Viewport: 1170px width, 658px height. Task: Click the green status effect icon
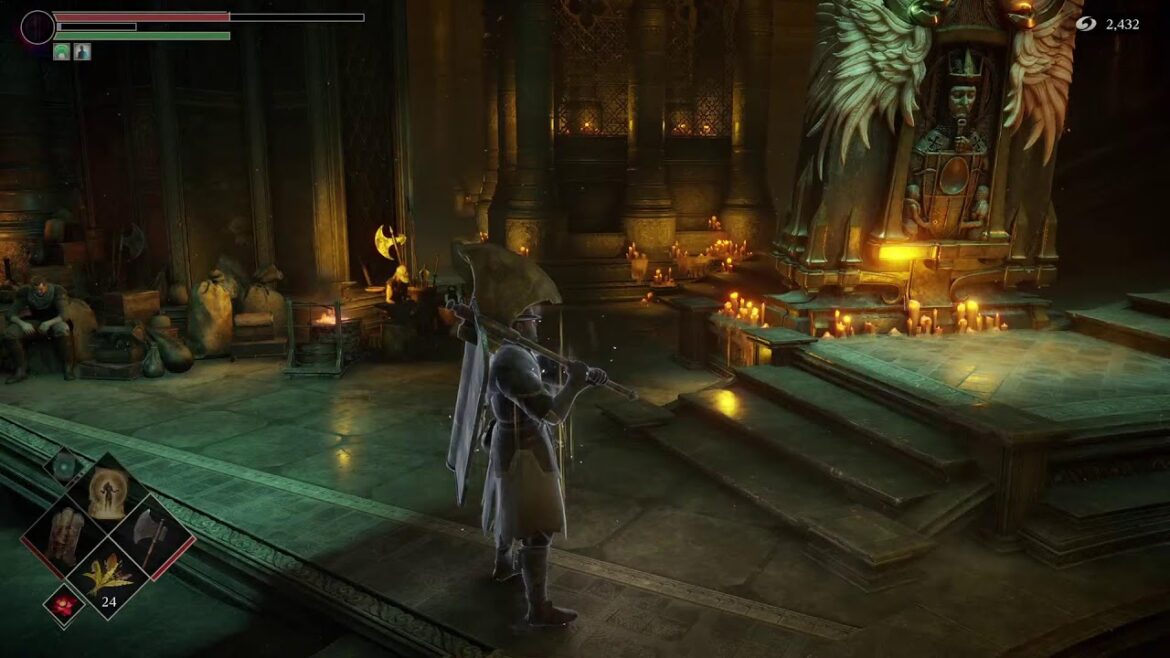coord(62,52)
